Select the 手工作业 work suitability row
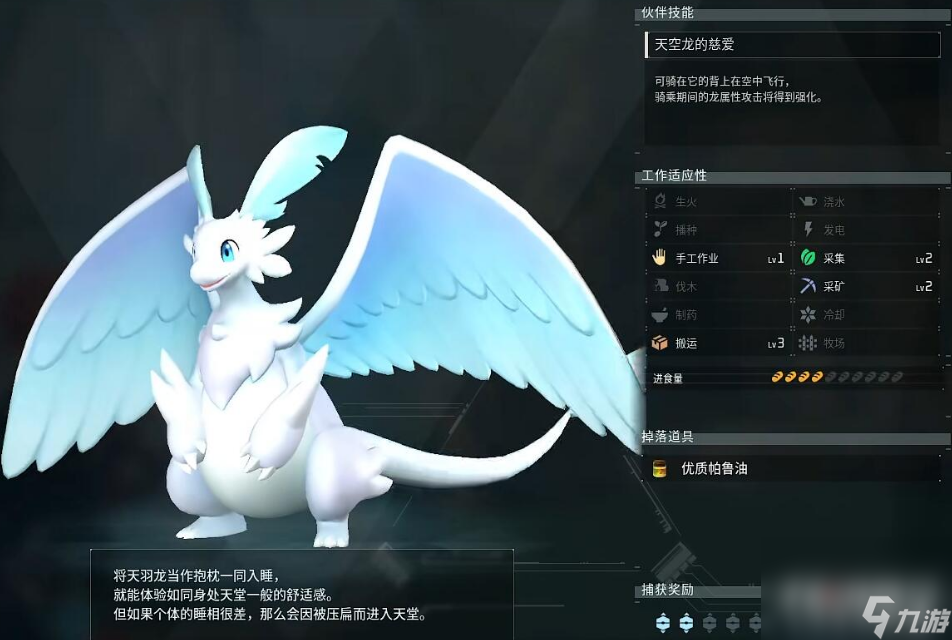Screen dimensions: 952x640 (x=717, y=258)
